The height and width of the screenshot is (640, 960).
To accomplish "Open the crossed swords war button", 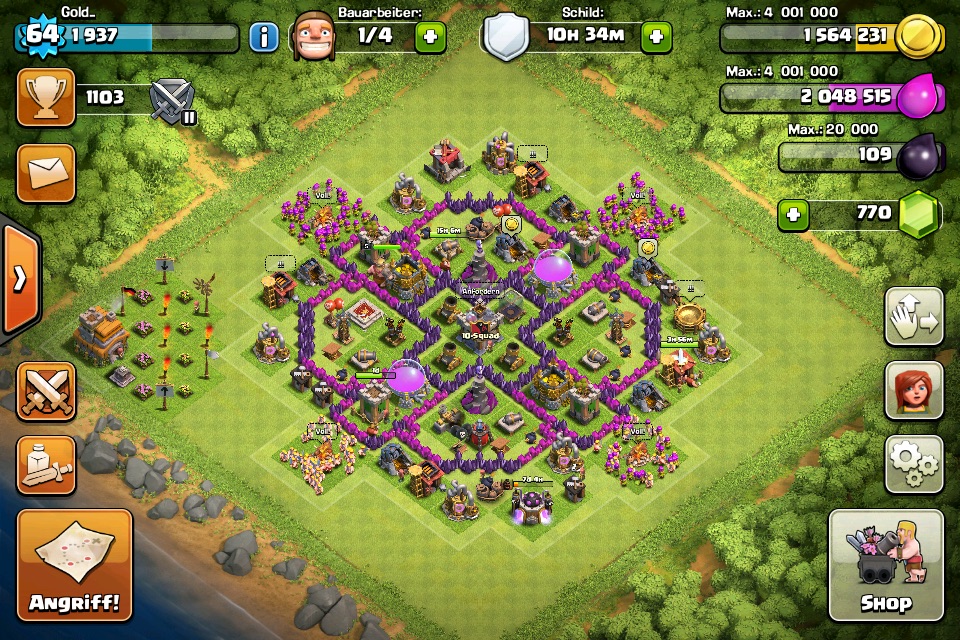I will point(46,391).
